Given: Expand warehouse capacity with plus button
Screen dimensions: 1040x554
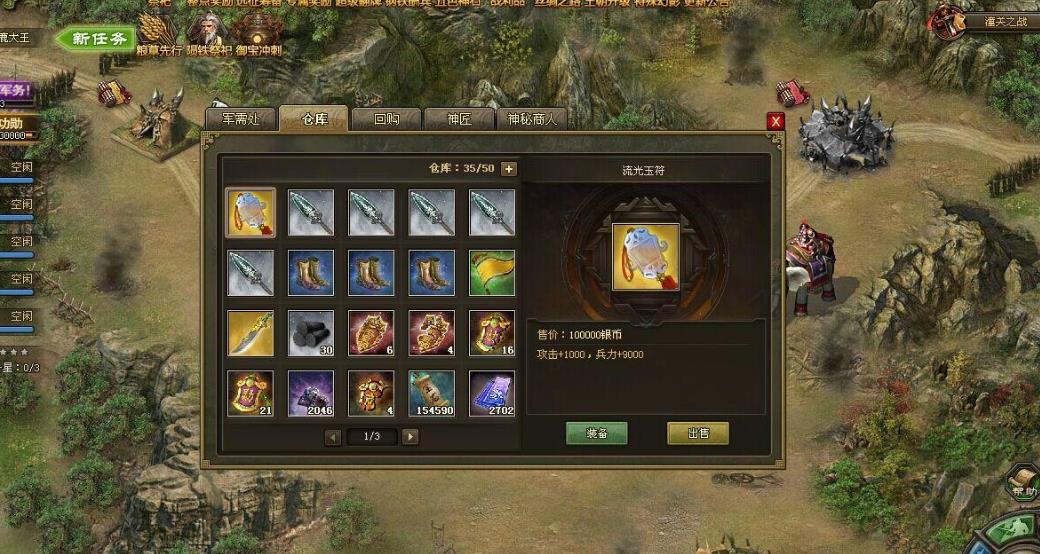Looking at the screenshot, I should [509, 169].
